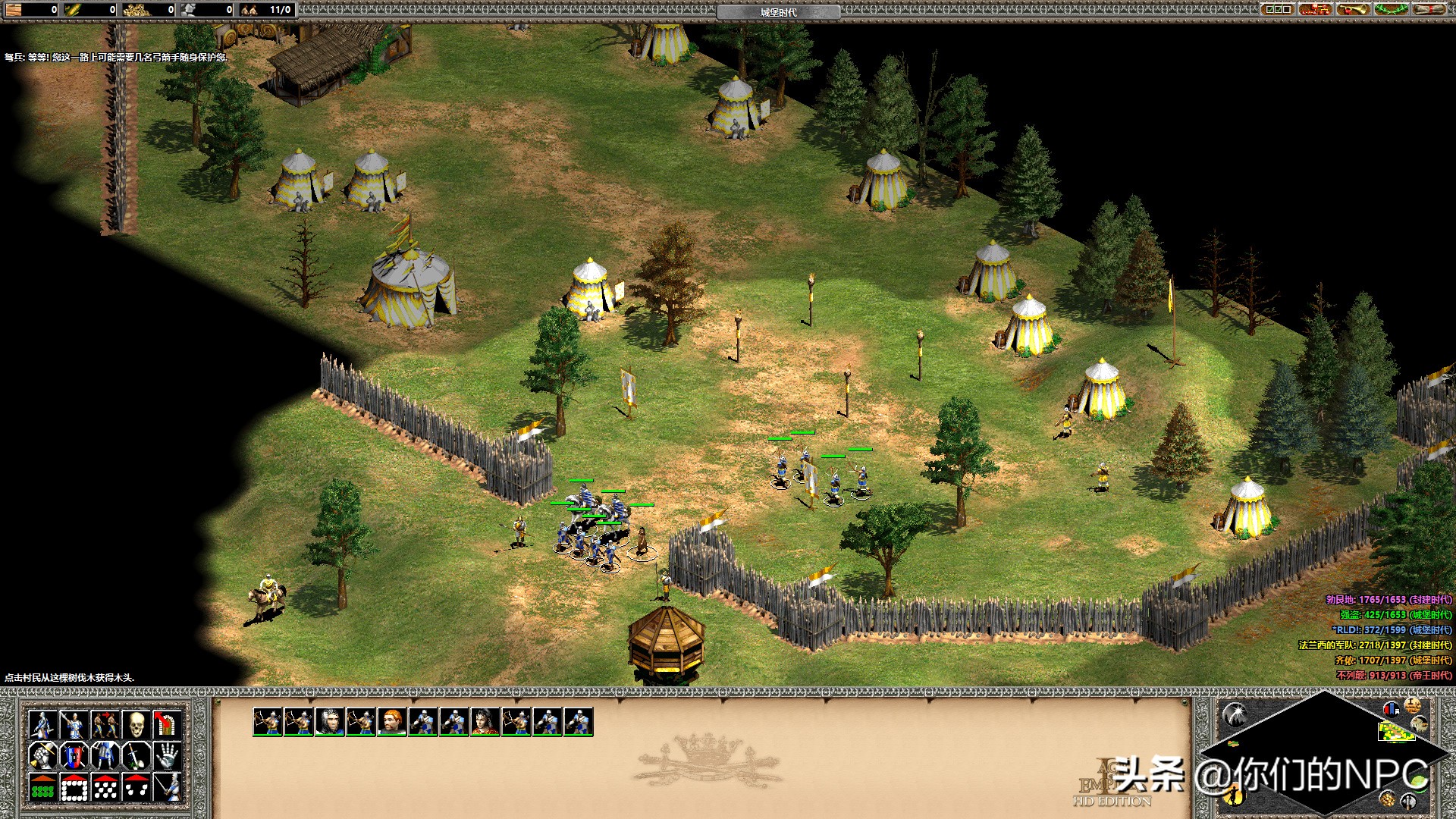The height and width of the screenshot is (819, 1456).
Task: Select the red-haired hero portrait
Action: [392, 722]
